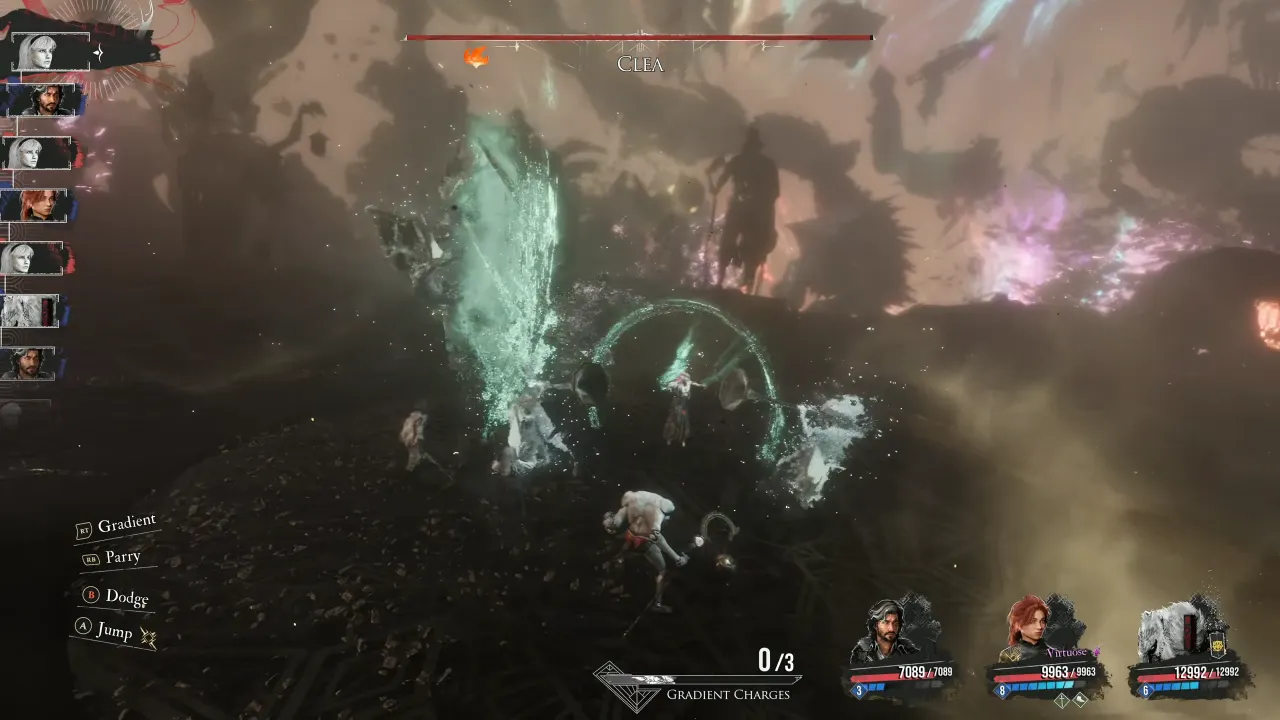Select Monoco's white furry party portrait
The height and width of the screenshot is (720, 1280).
pos(1173,630)
